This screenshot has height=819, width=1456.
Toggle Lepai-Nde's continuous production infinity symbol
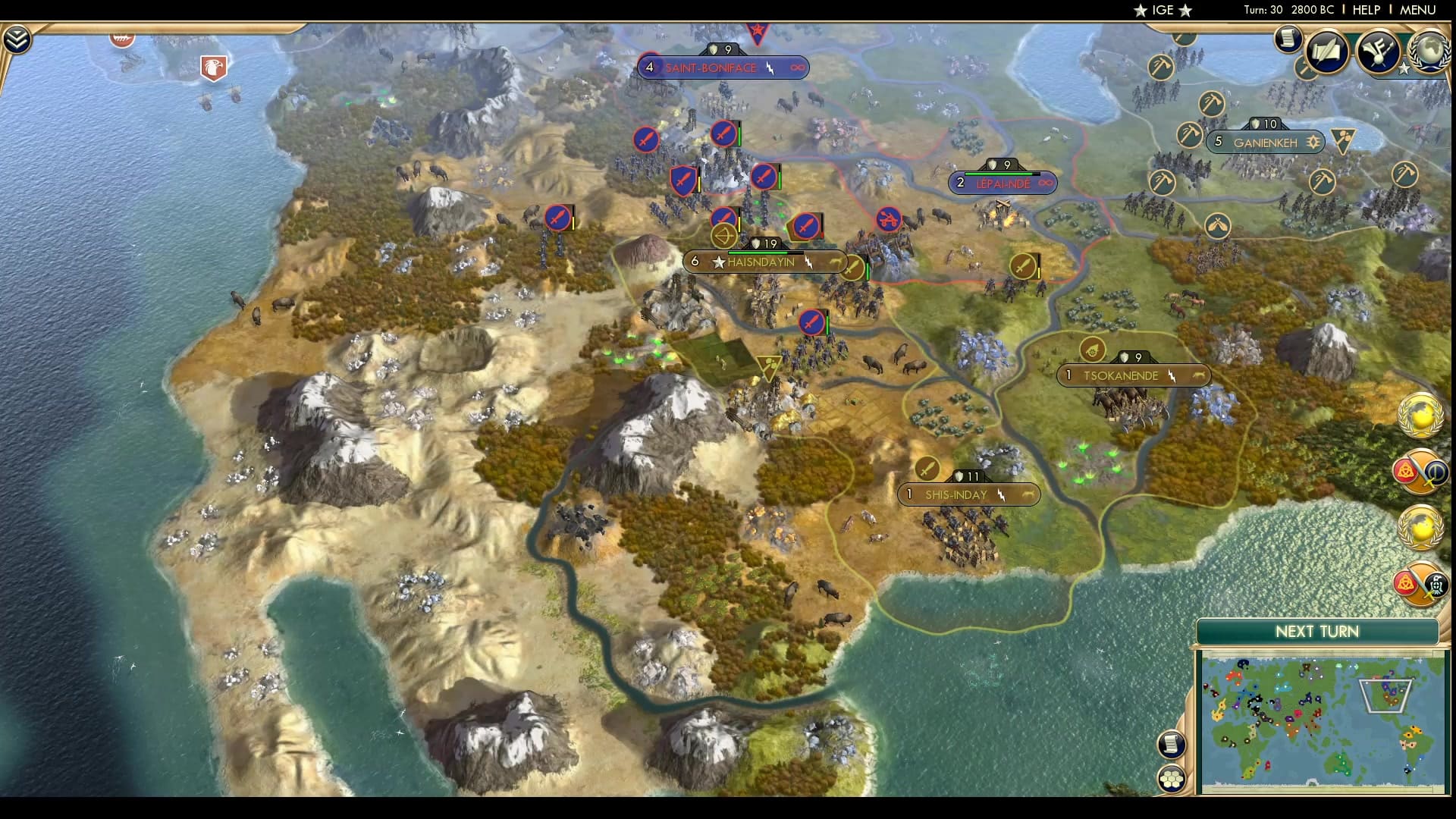click(1046, 183)
